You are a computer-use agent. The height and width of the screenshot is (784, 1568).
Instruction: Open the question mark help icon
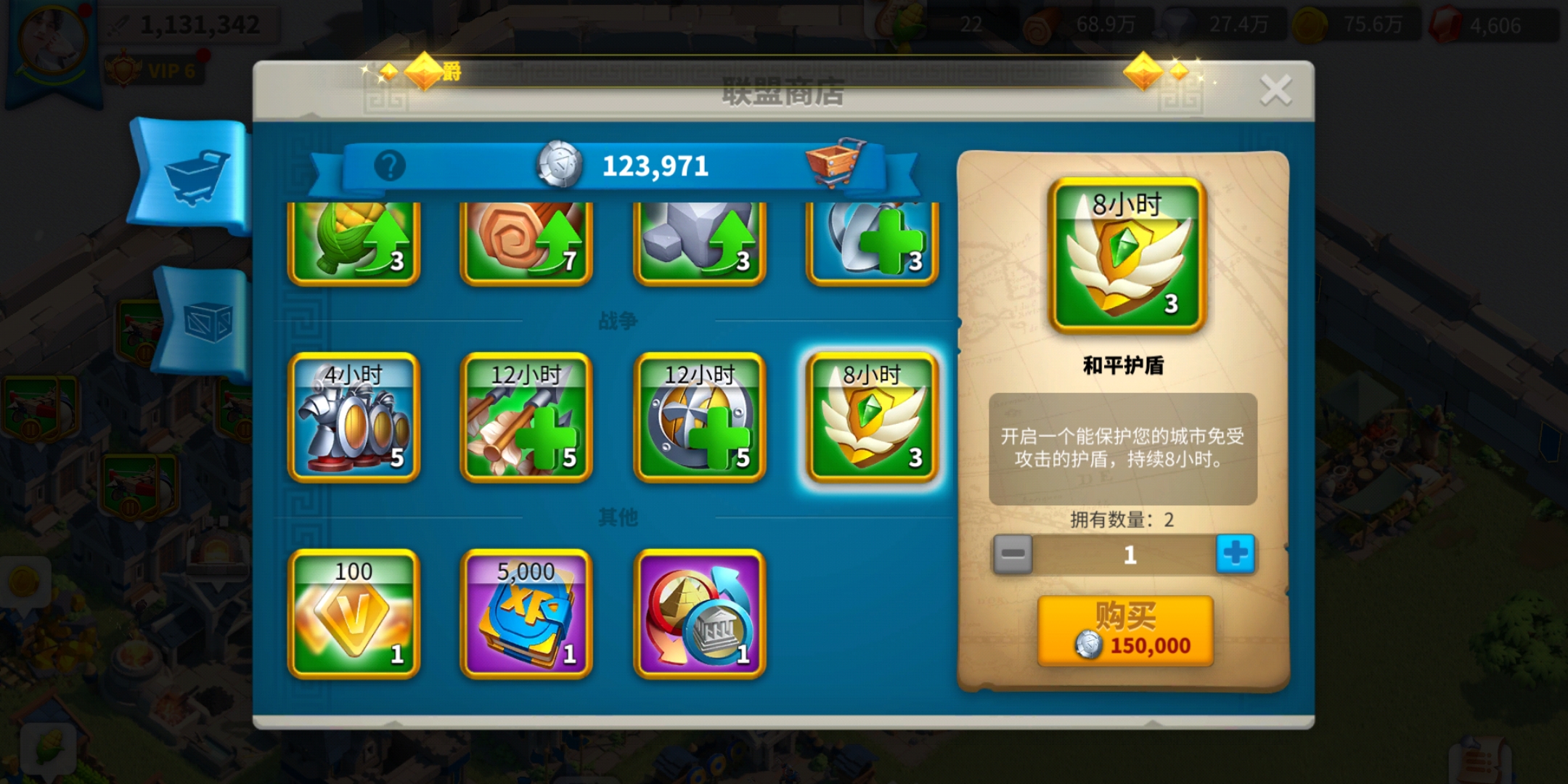390,166
